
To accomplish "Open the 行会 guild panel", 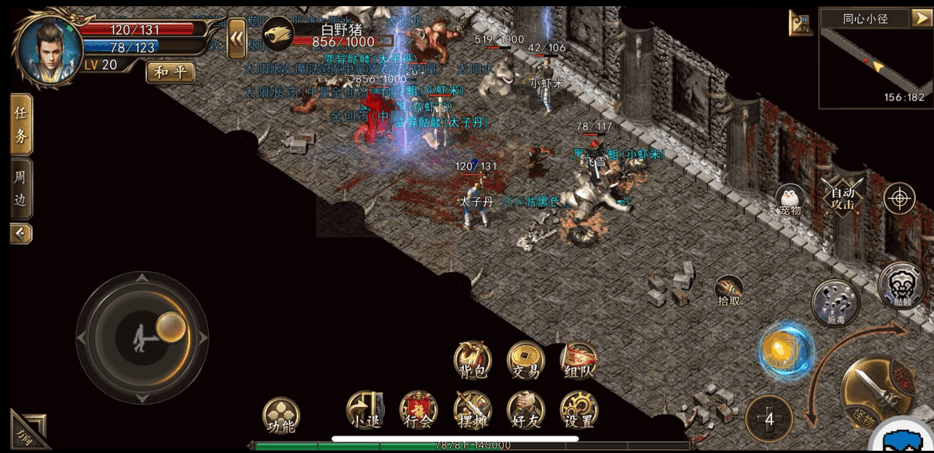I will (418, 410).
